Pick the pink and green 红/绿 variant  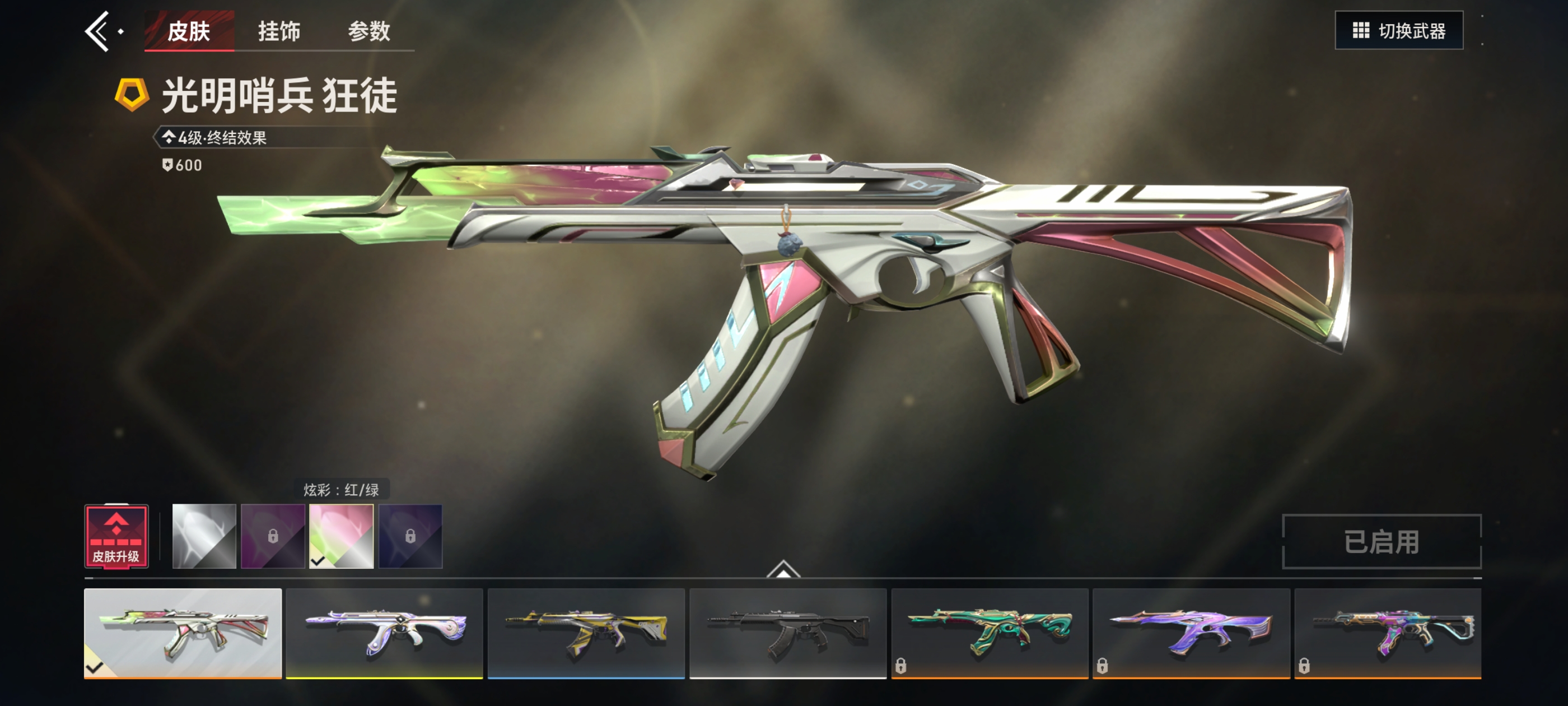point(342,536)
